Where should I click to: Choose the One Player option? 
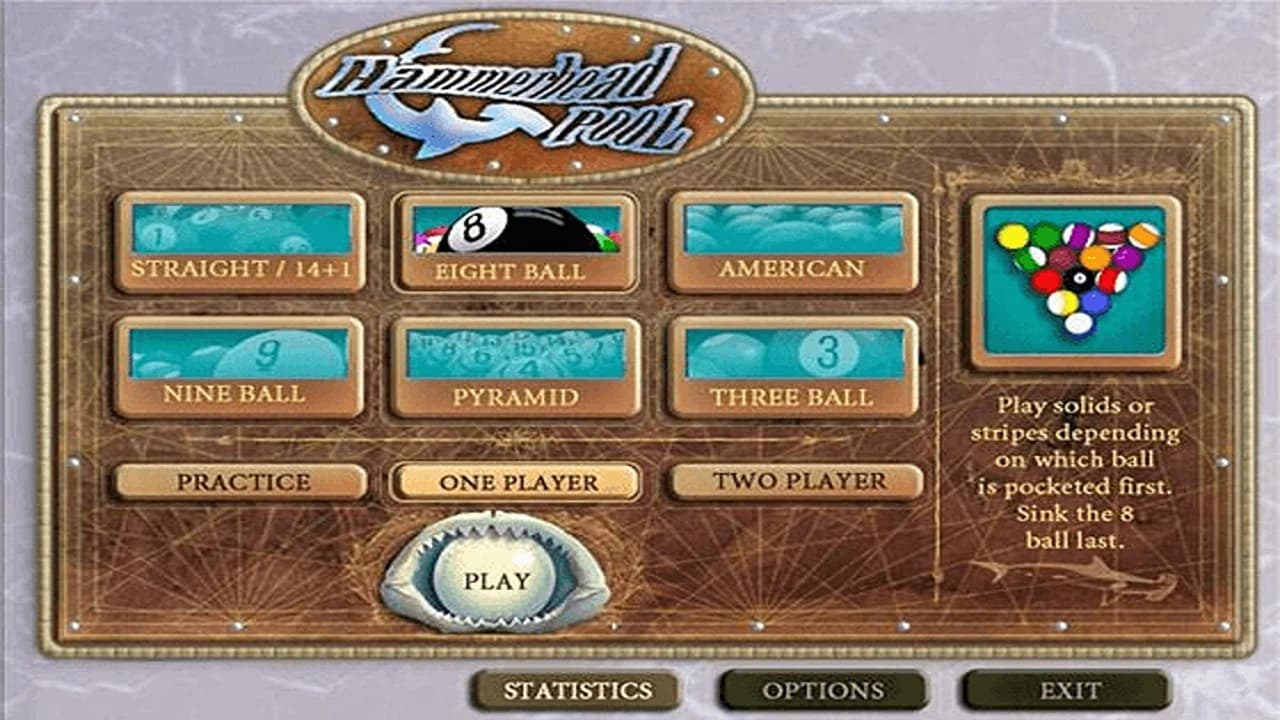[x=516, y=482]
